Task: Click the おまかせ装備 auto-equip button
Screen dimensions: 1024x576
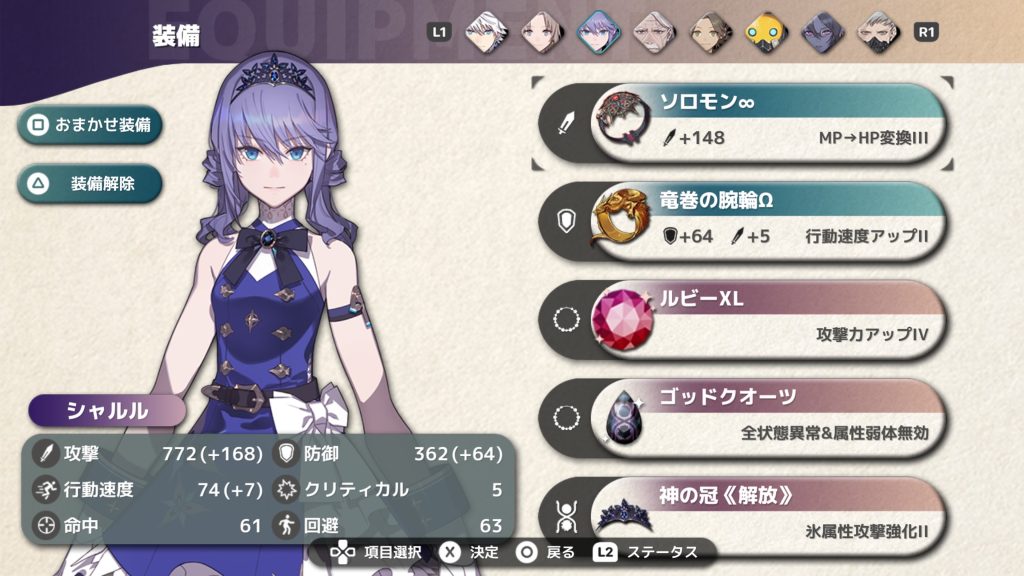Action: (x=90, y=126)
